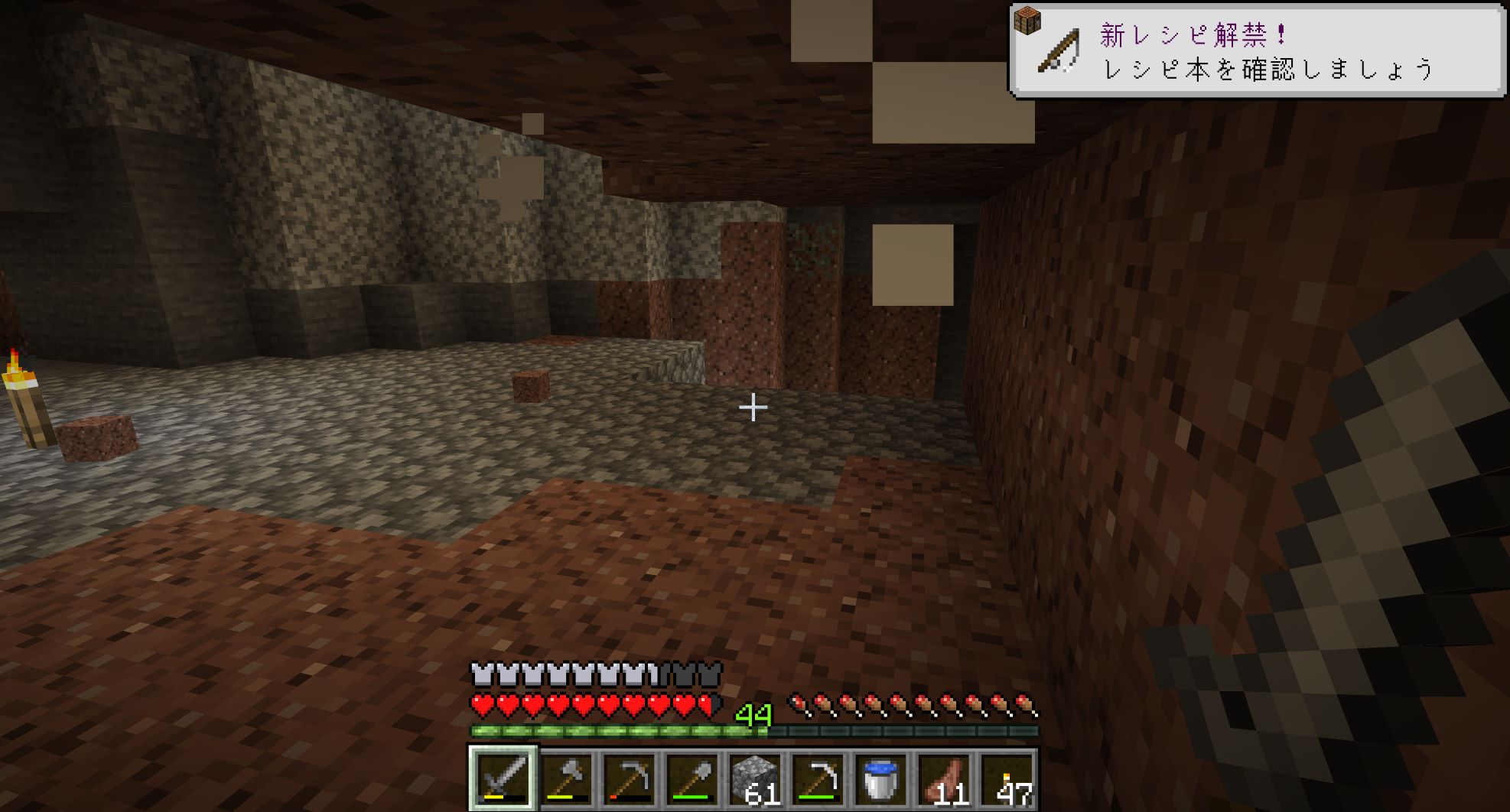Select the stone axe hotbar slot
This screenshot has height=812, width=1510.
click(x=567, y=778)
